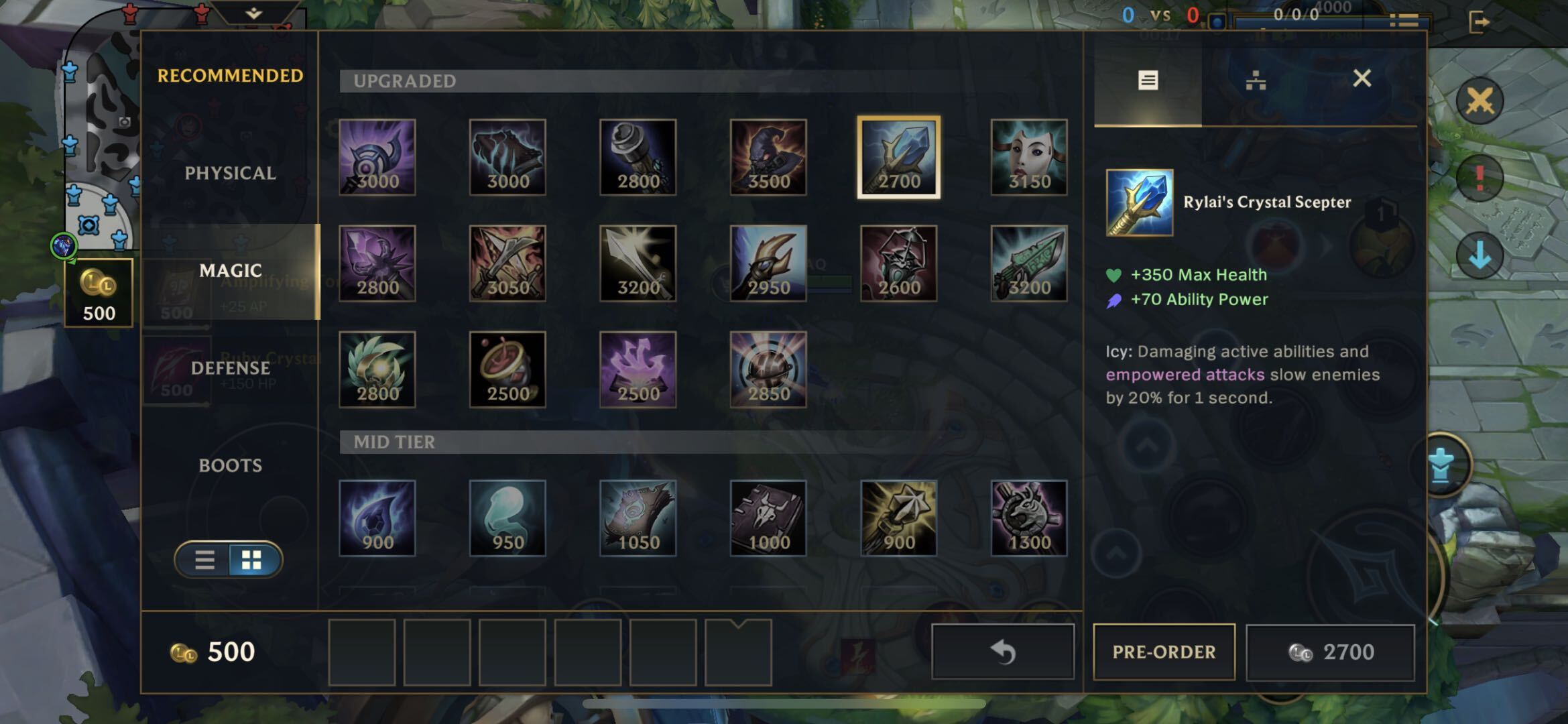
Task: Pick the 950 gold teal wisp item
Action: coord(507,518)
